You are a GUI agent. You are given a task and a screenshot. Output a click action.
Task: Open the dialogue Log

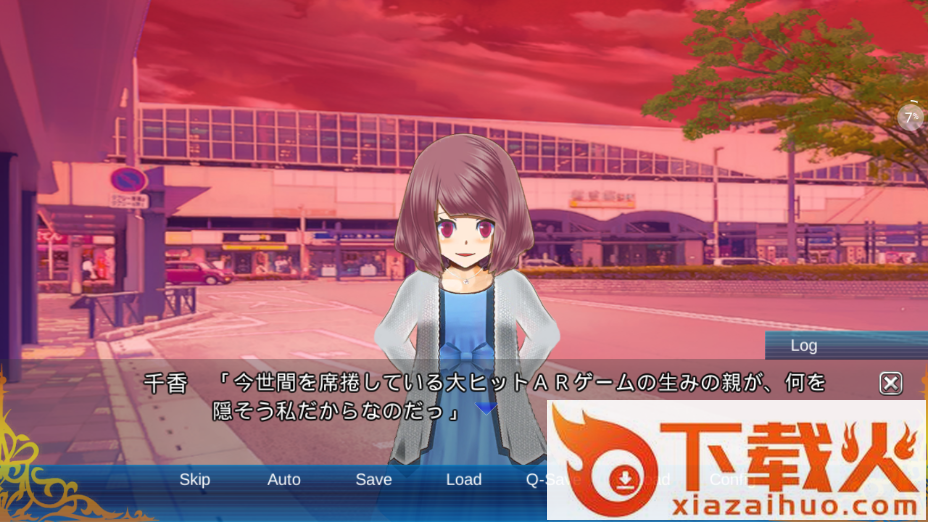pos(804,346)
